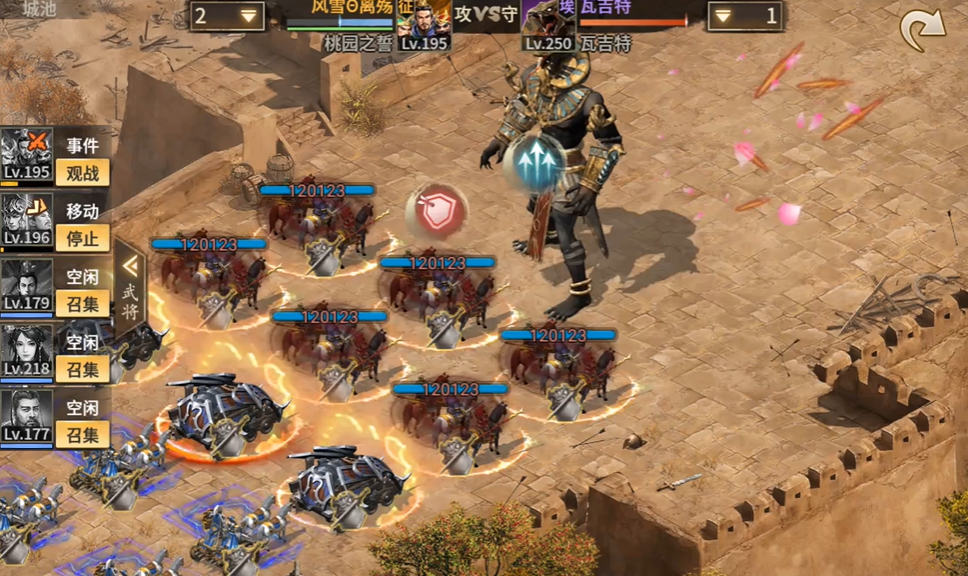View the attacker's top-bar portrait Lv.195

pos(424,27)
